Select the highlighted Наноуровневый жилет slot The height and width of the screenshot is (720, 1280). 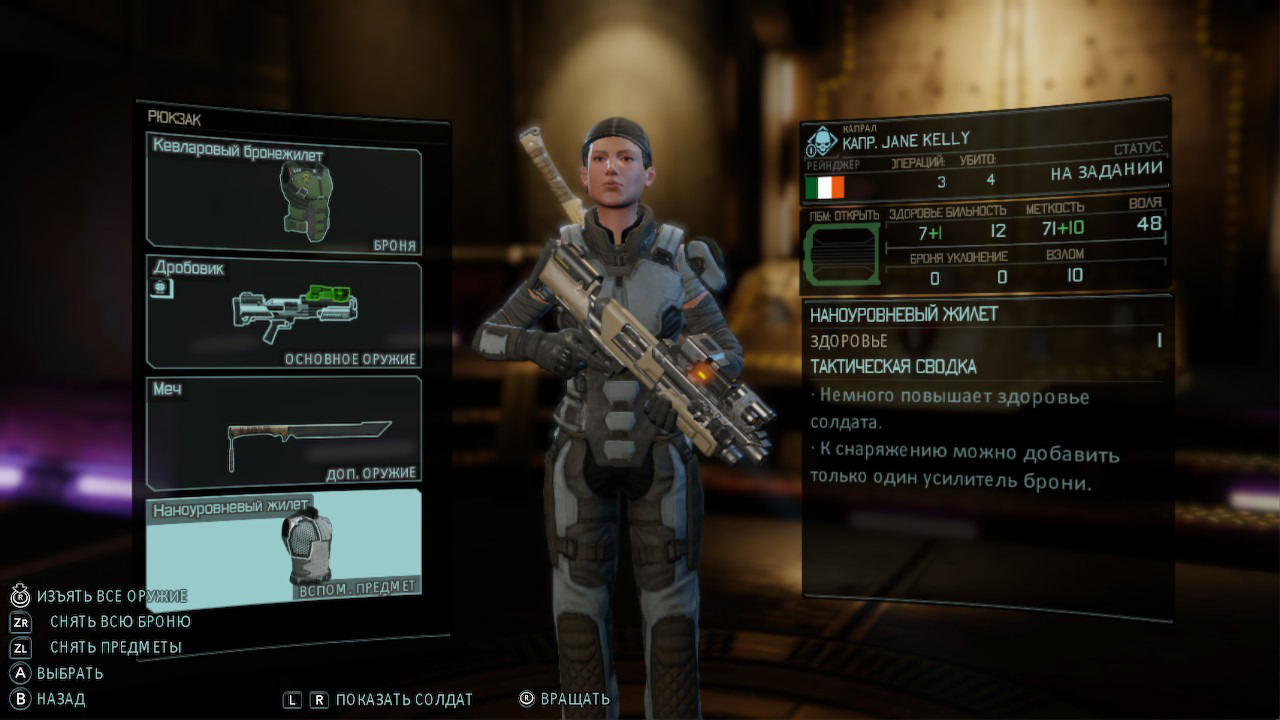pos(284,546)
